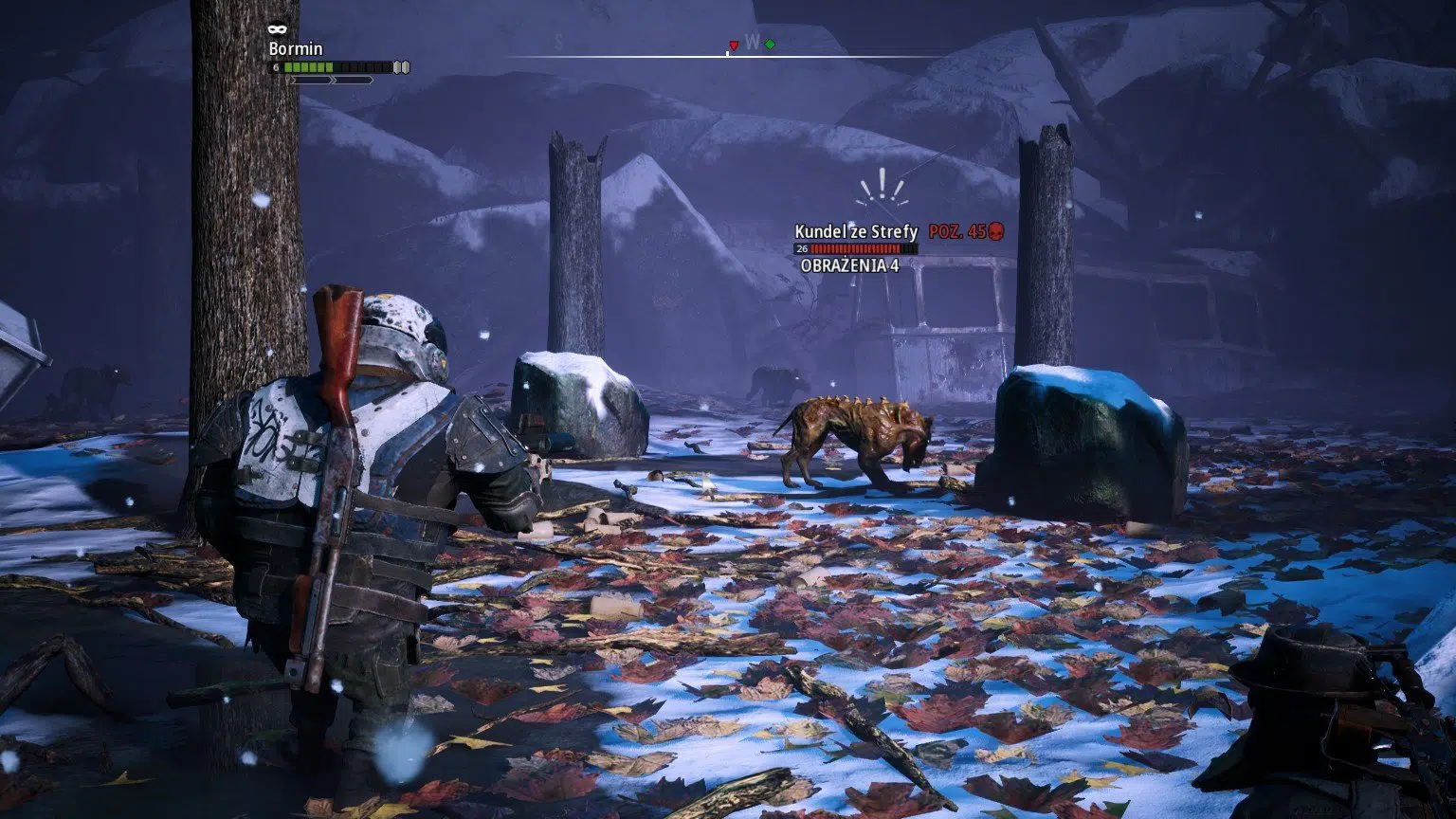Click the red health bar showing 26

858,247
